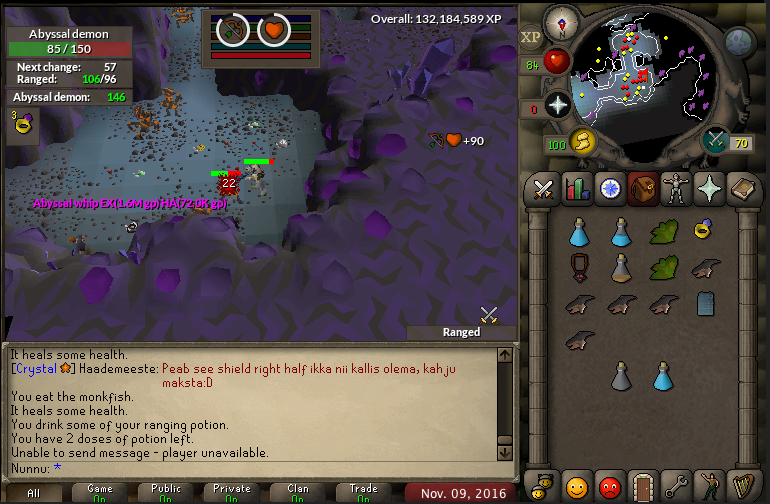
Task: Open the Combat Options tab
Action: point(544,188)
